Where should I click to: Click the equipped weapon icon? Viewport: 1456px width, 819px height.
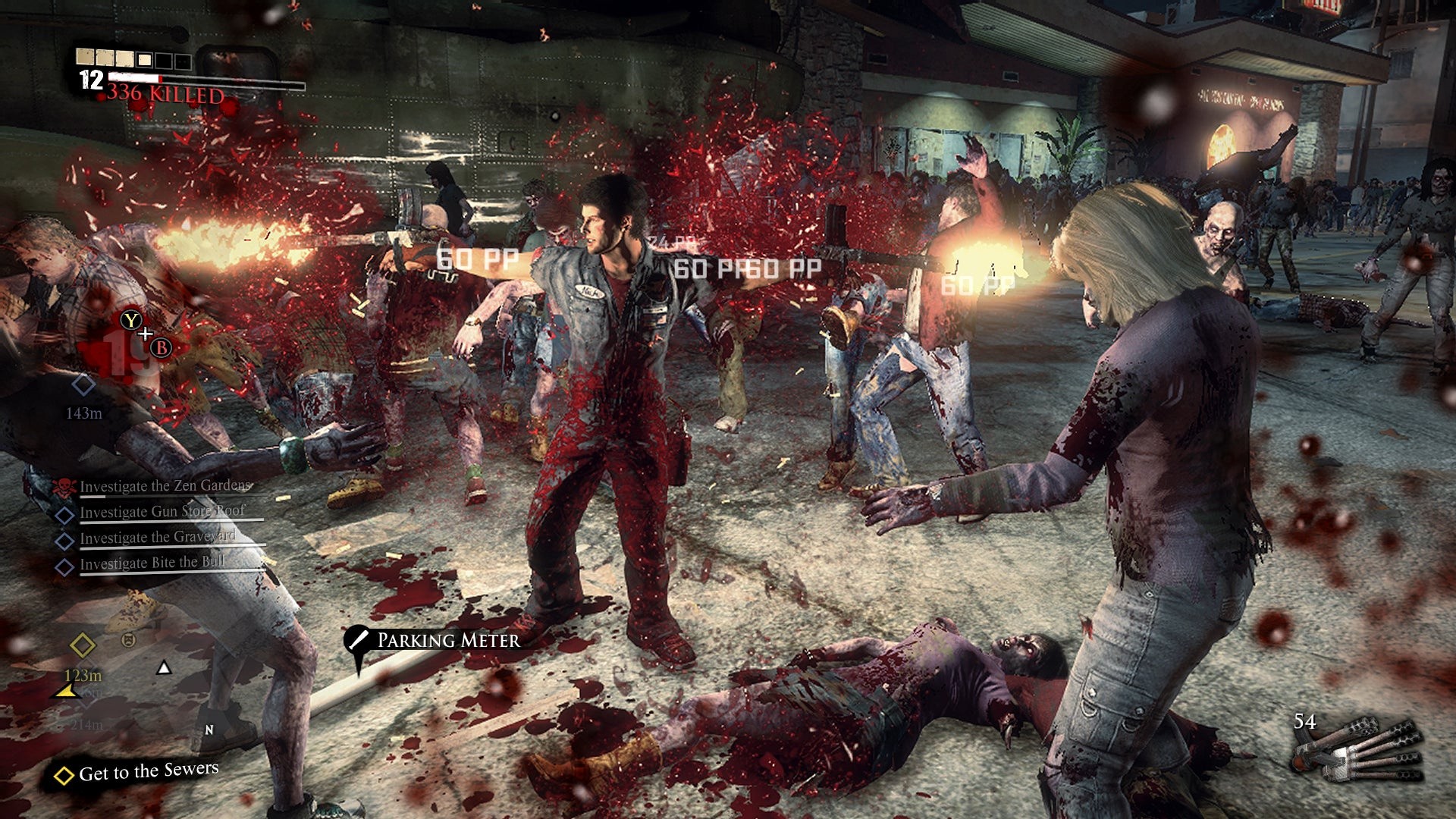click(x=1356, y=751)
